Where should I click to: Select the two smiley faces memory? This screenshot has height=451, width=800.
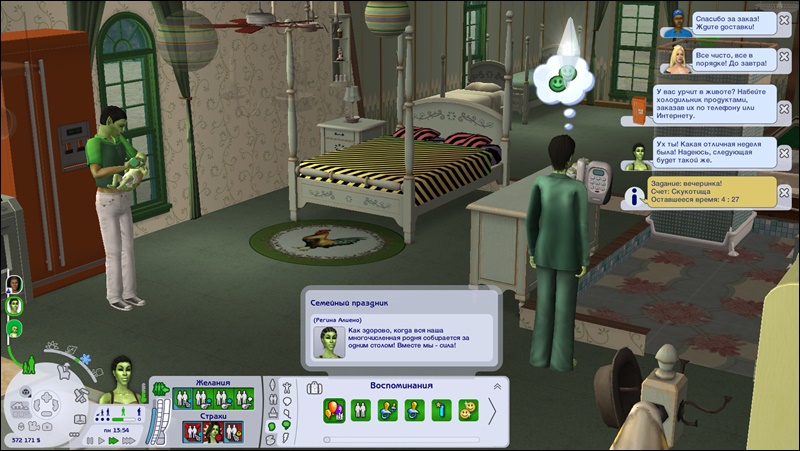[x=468, y=410]
